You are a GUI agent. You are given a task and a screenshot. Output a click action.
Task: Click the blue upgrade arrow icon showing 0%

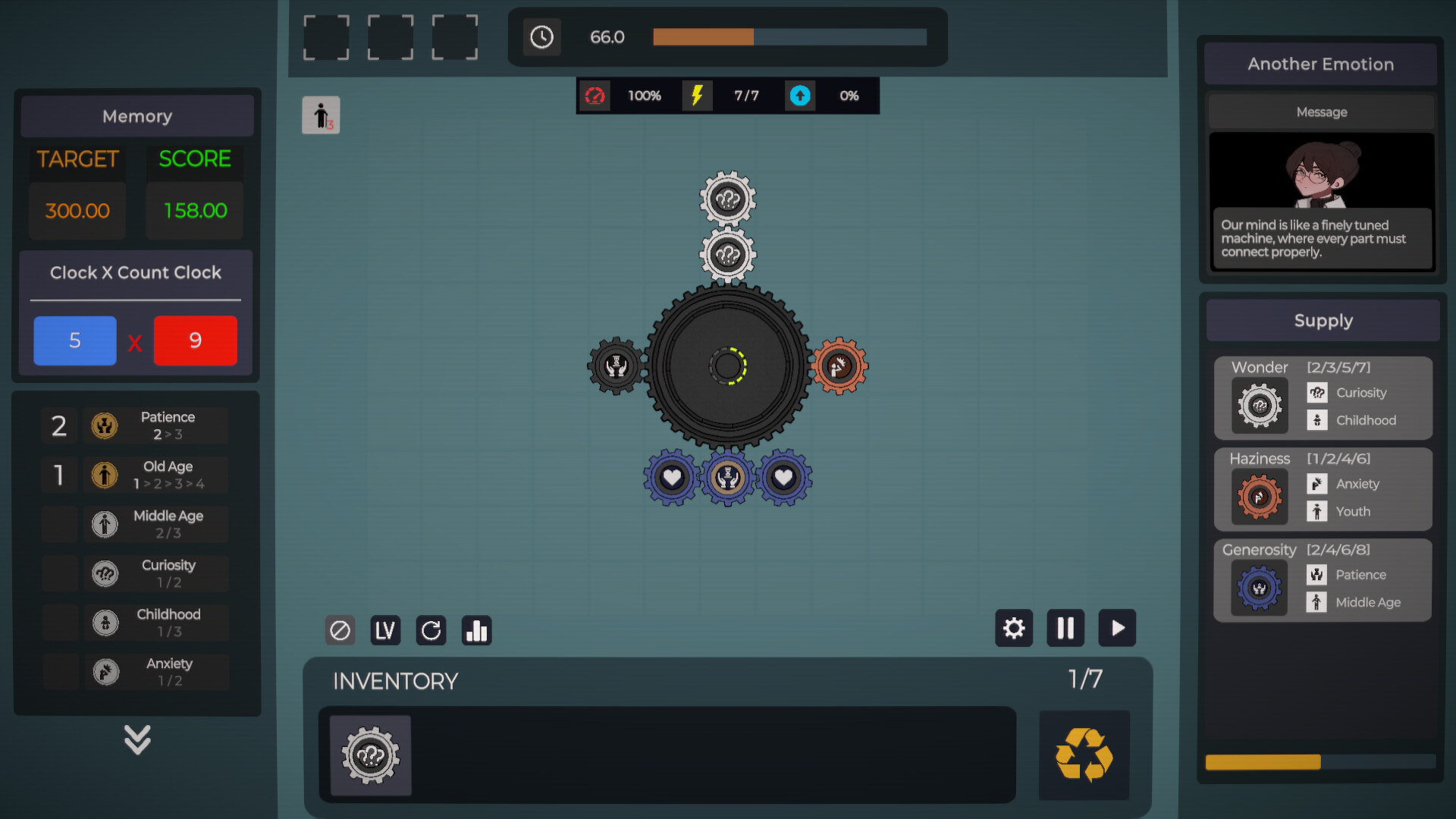(x=800, y=96)
